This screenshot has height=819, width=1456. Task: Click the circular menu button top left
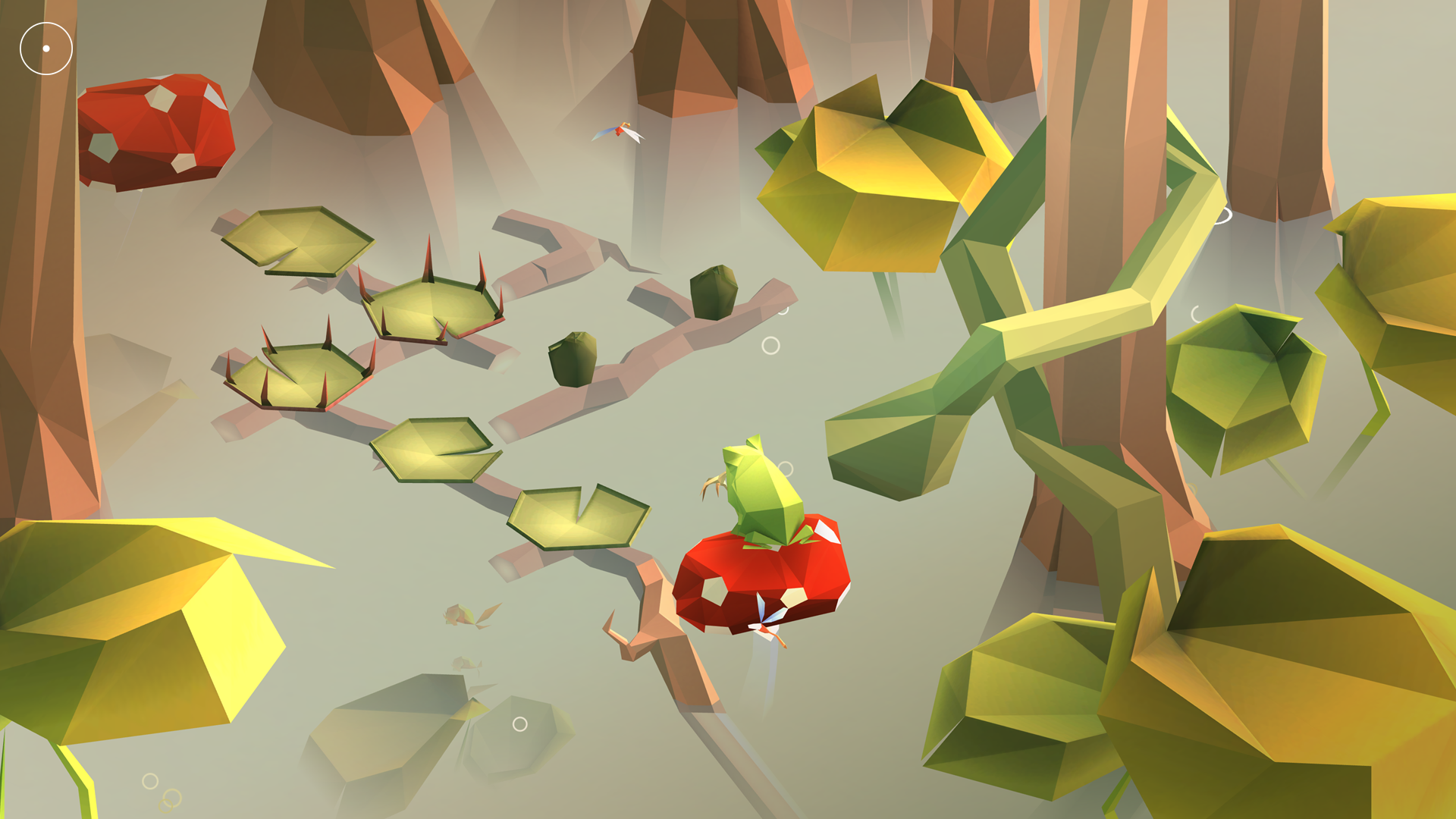coord(47,47)
